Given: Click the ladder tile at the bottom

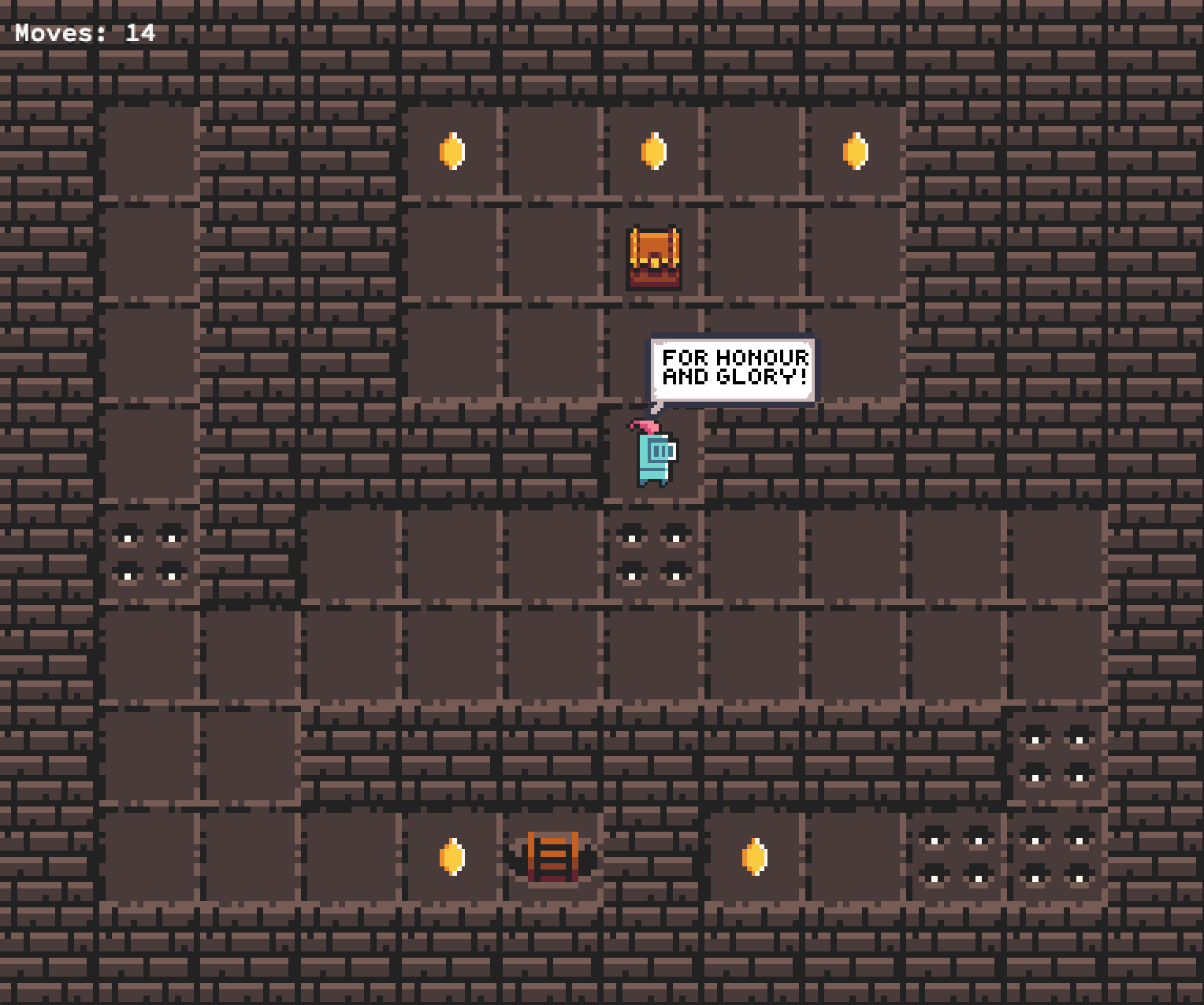Looking at the screenshot, I should tap(552, 859).
